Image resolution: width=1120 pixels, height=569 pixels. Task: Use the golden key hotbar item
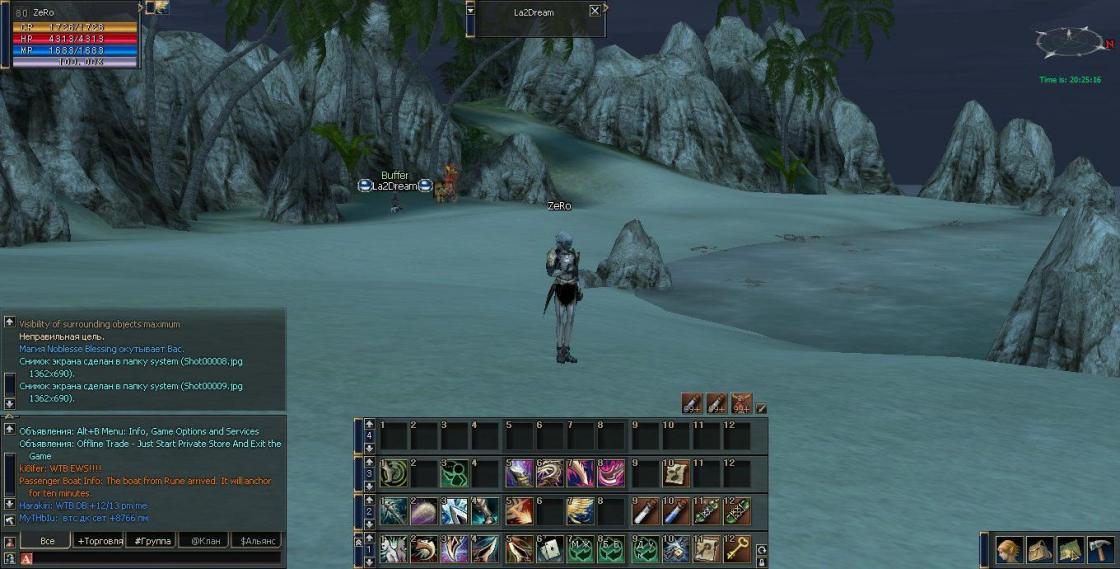[x=737, y=548]
